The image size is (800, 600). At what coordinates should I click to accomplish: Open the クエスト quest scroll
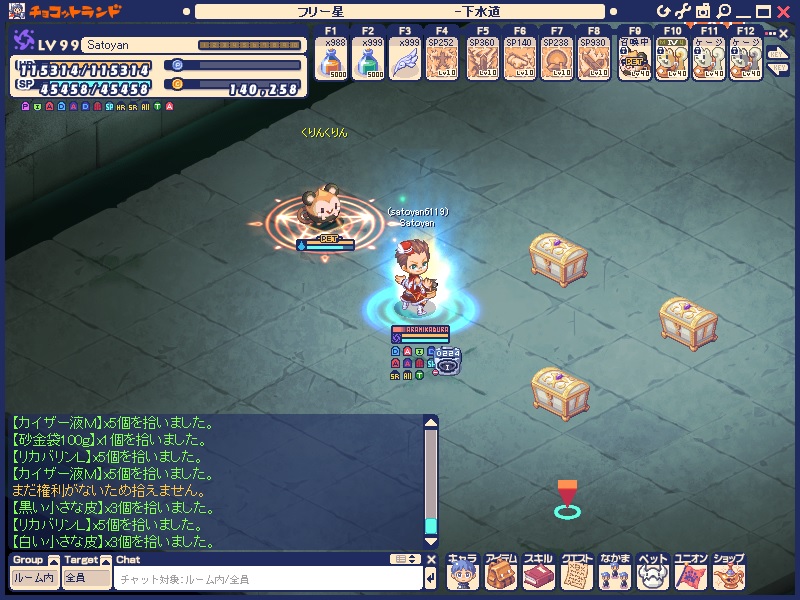pos(576,573)
